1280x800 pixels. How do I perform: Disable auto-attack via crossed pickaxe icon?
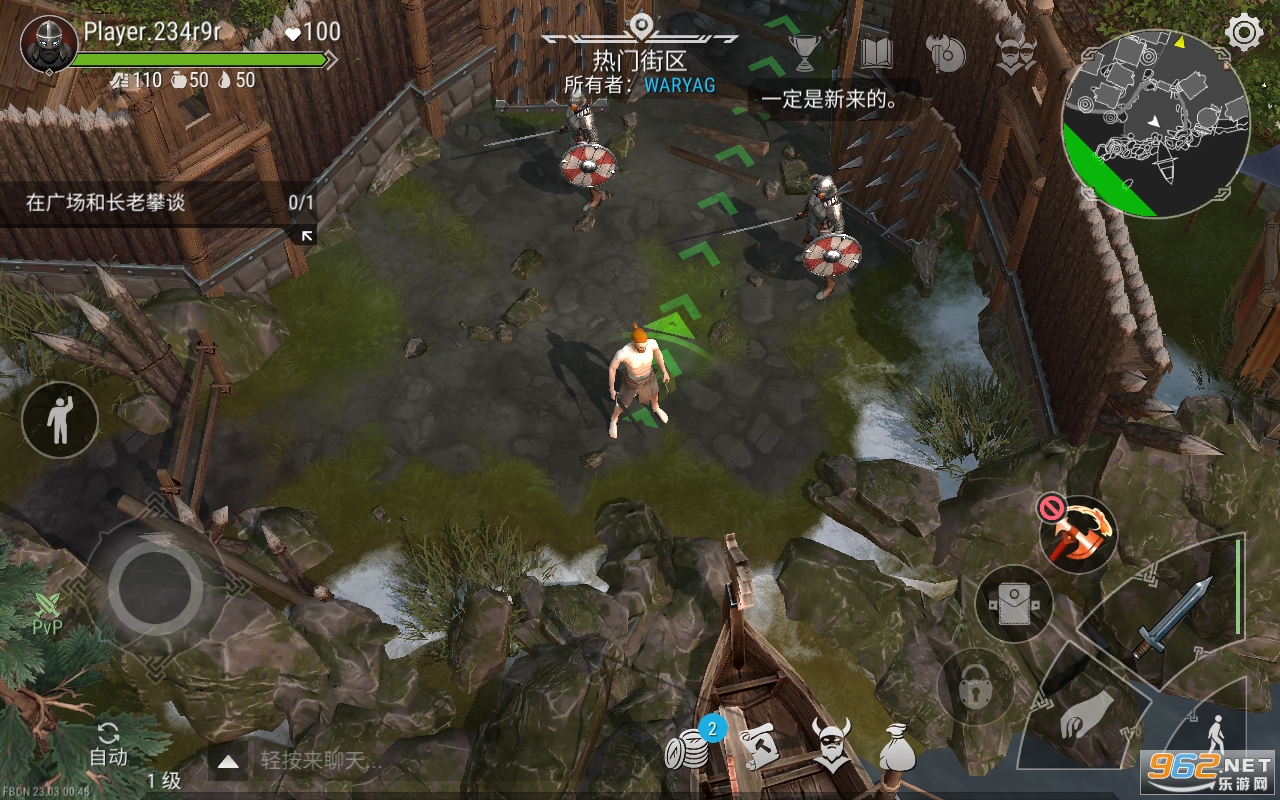click(x=1078, y=532)
